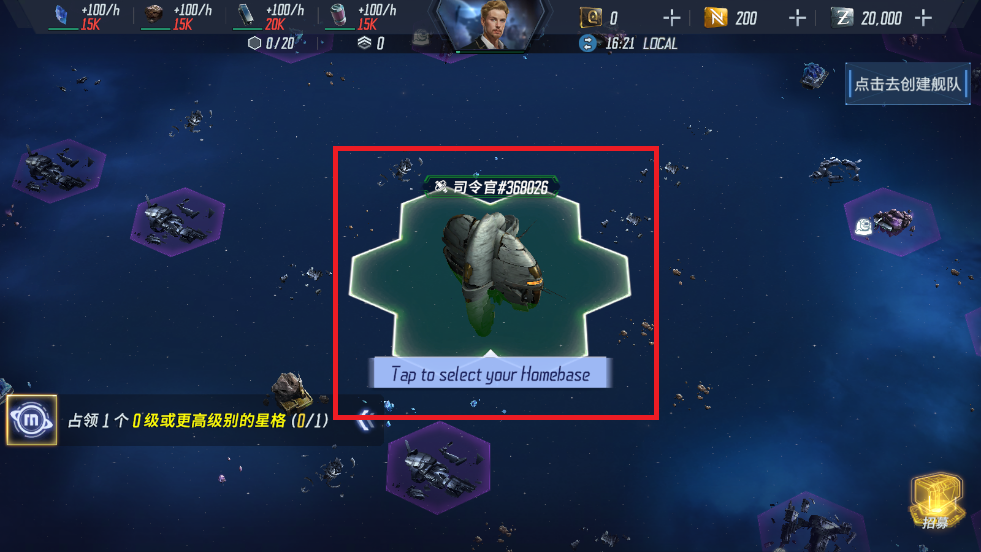Select your Homebase in the highlighted hexagon
The image size is (981, 552).
(490, 270)
